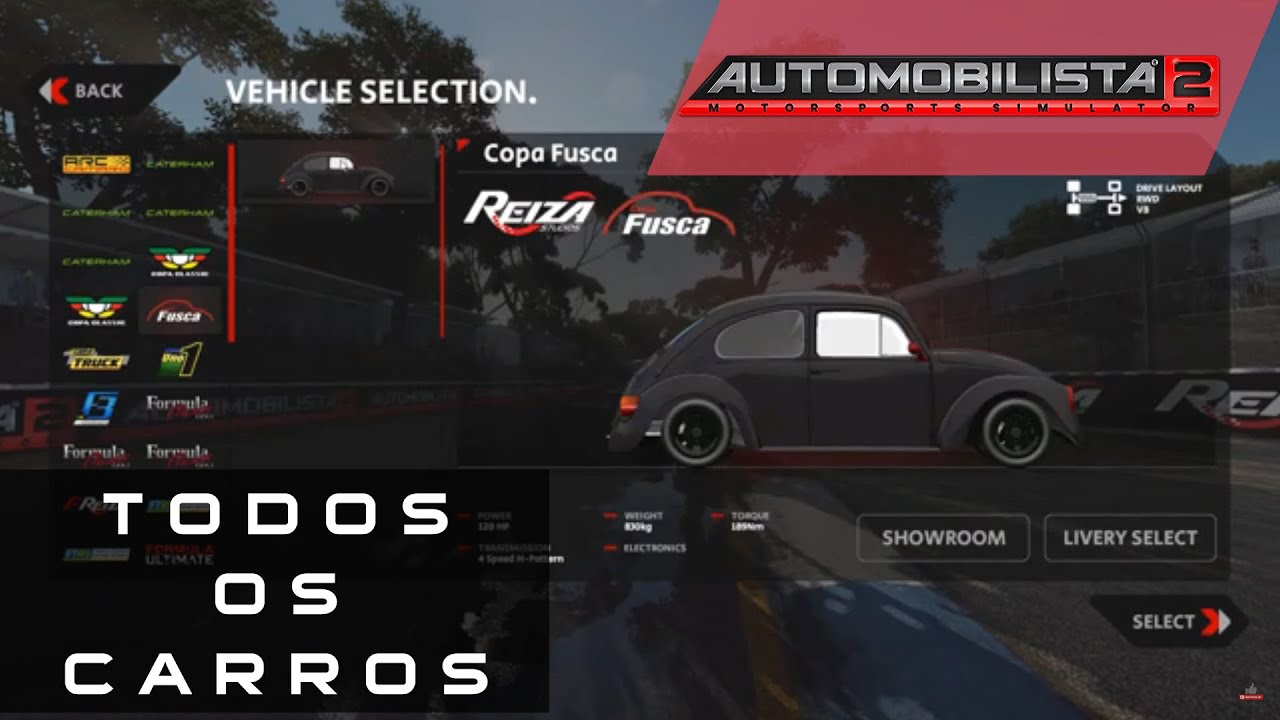The width and height of the screenshot is (1280, 720).
Task: Go back using the BACK button
Action: point(84,91)
